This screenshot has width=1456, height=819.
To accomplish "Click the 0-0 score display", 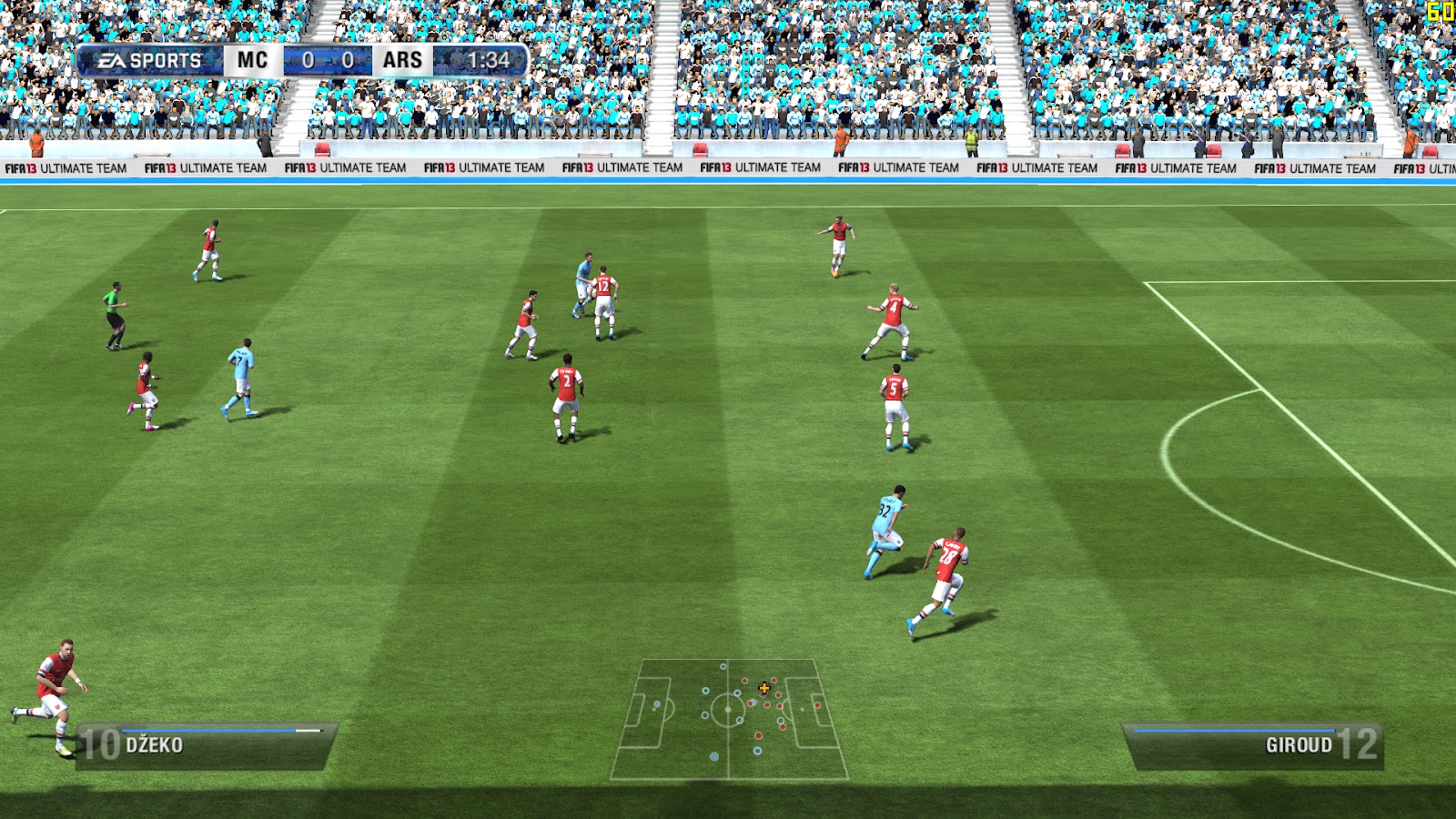I will coord(329,61).
